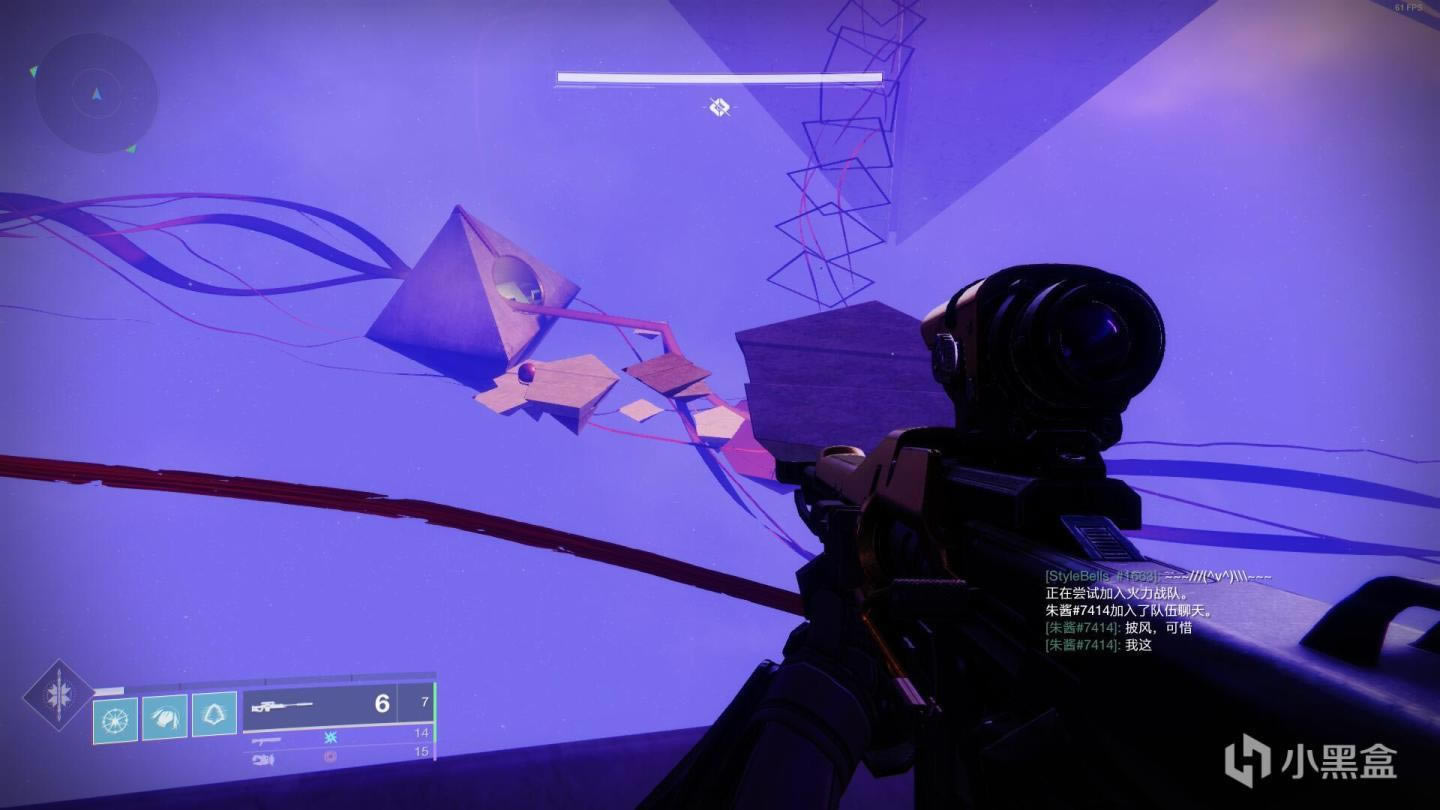Trigger the melee fist ability icon

pos(164,717)
